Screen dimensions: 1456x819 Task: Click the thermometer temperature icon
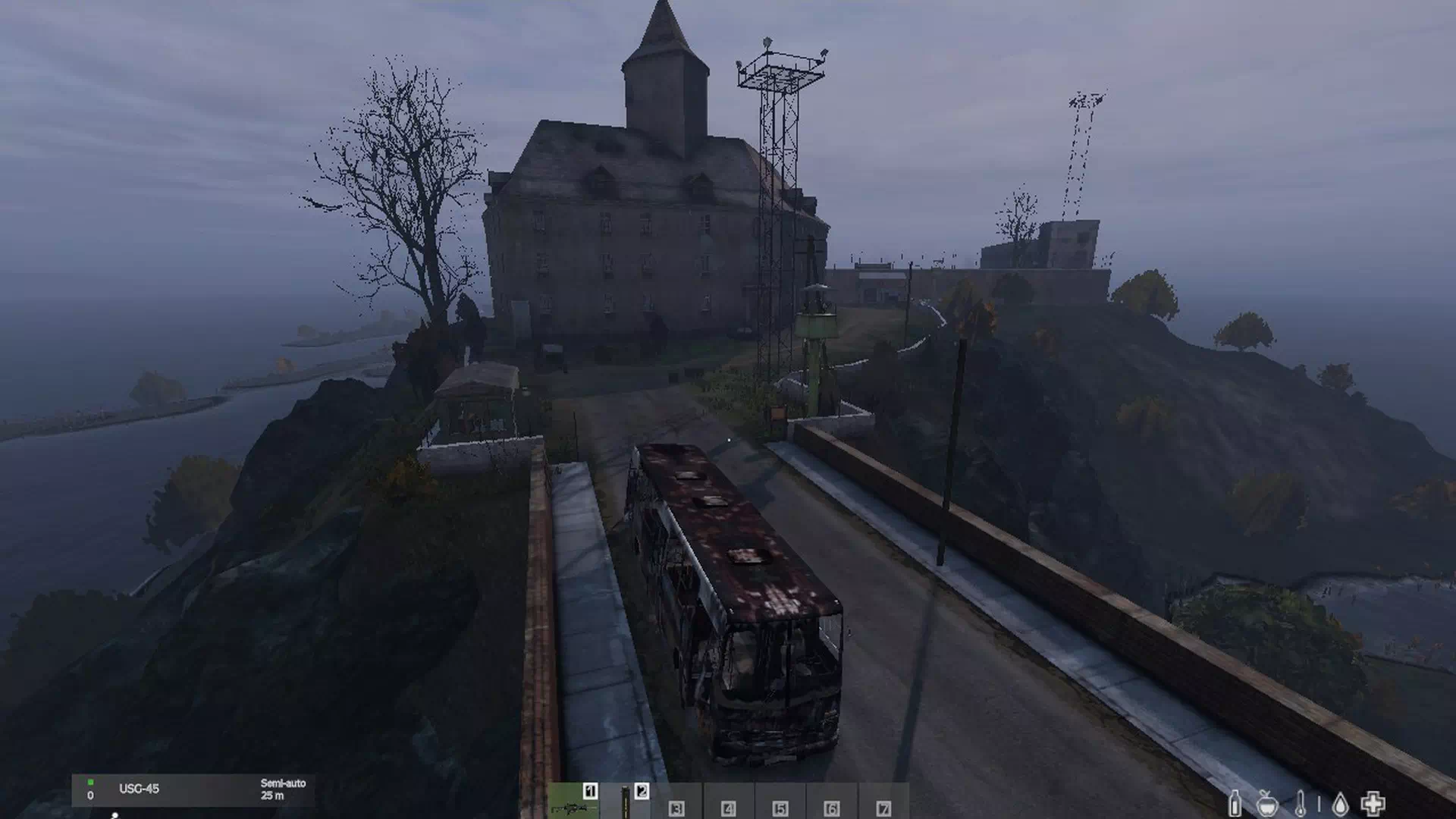click(x=1301, y=804)
